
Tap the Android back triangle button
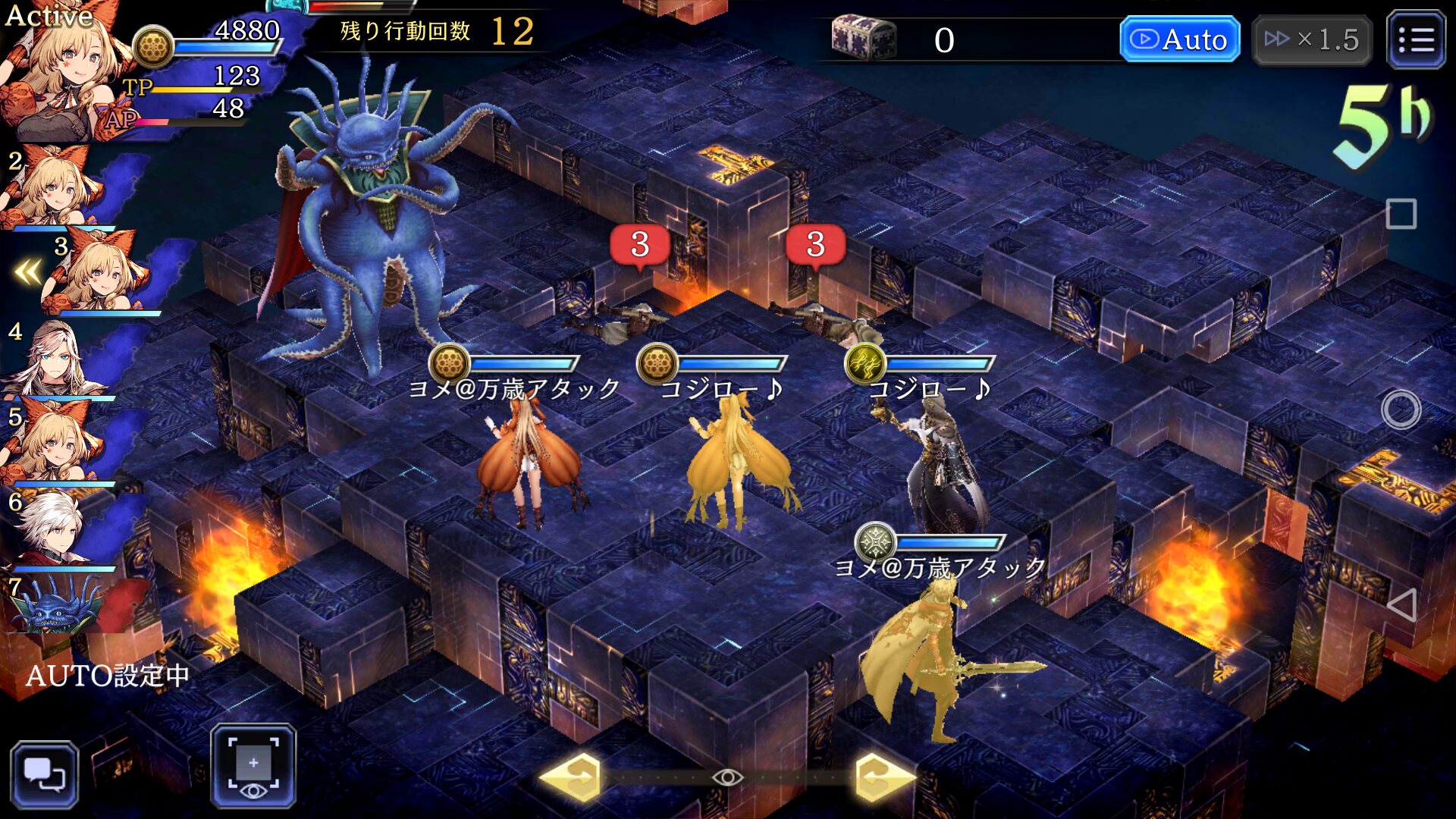point(1401,605)
